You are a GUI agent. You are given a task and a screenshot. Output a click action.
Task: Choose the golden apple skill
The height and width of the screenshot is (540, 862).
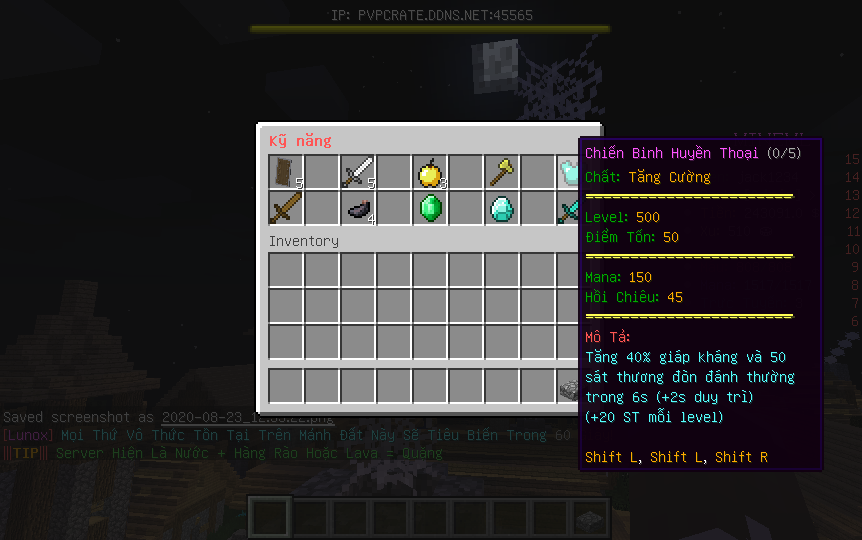pyautogui.click(x=430, y=173)
